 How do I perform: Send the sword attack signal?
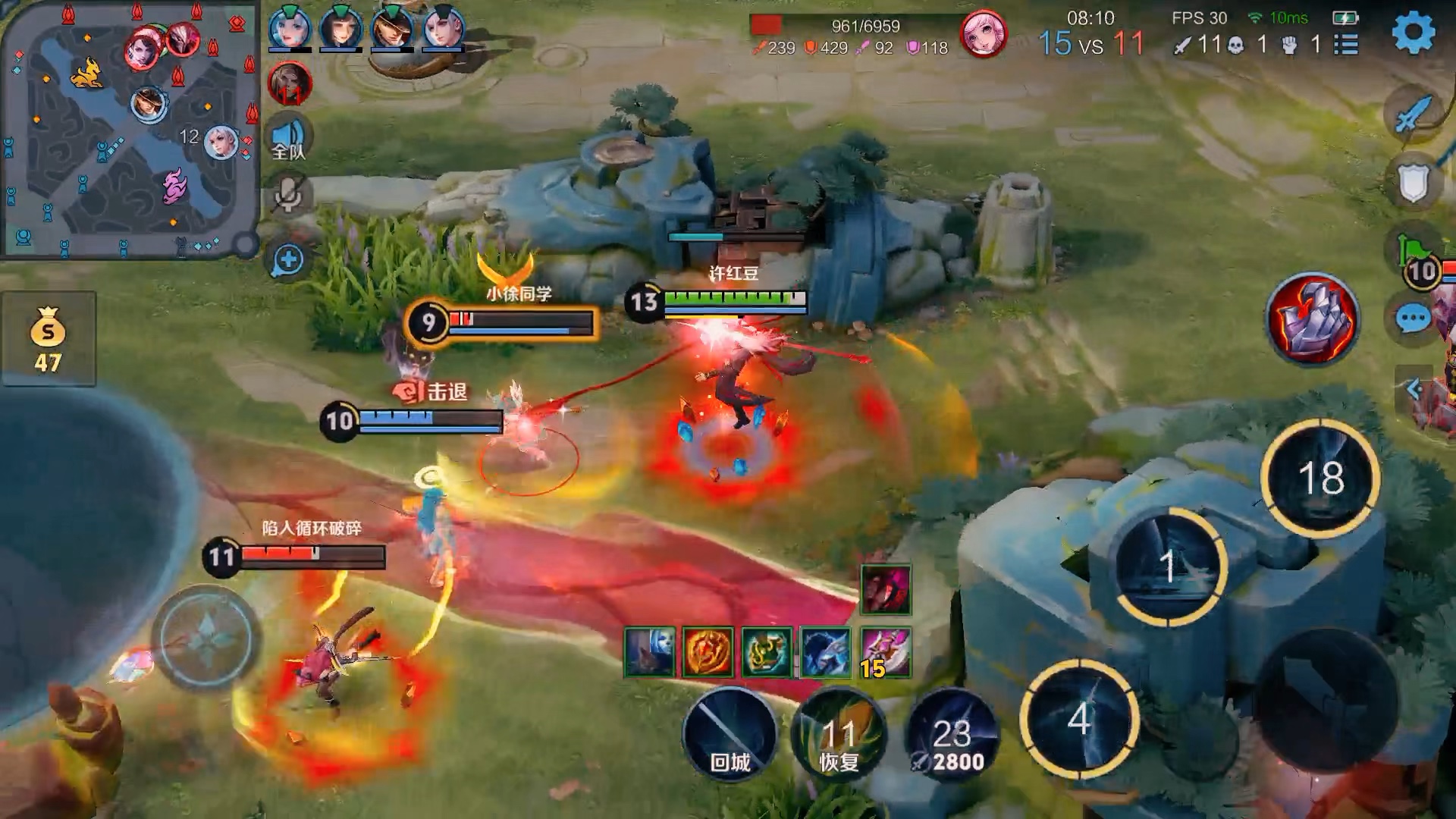coord(1412,115)
